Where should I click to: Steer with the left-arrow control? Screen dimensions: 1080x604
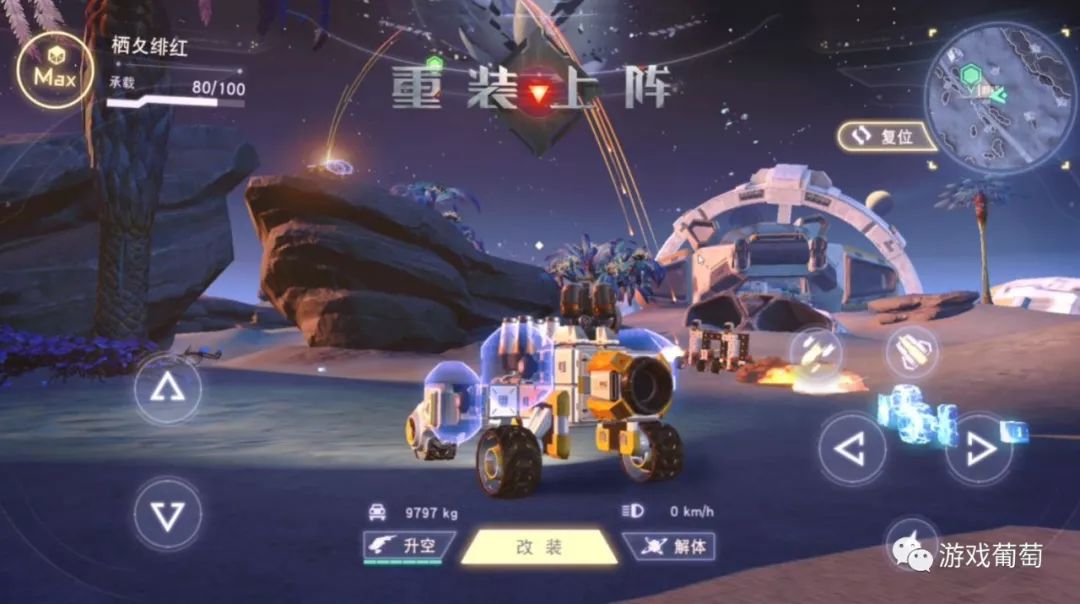coord(851,451)
